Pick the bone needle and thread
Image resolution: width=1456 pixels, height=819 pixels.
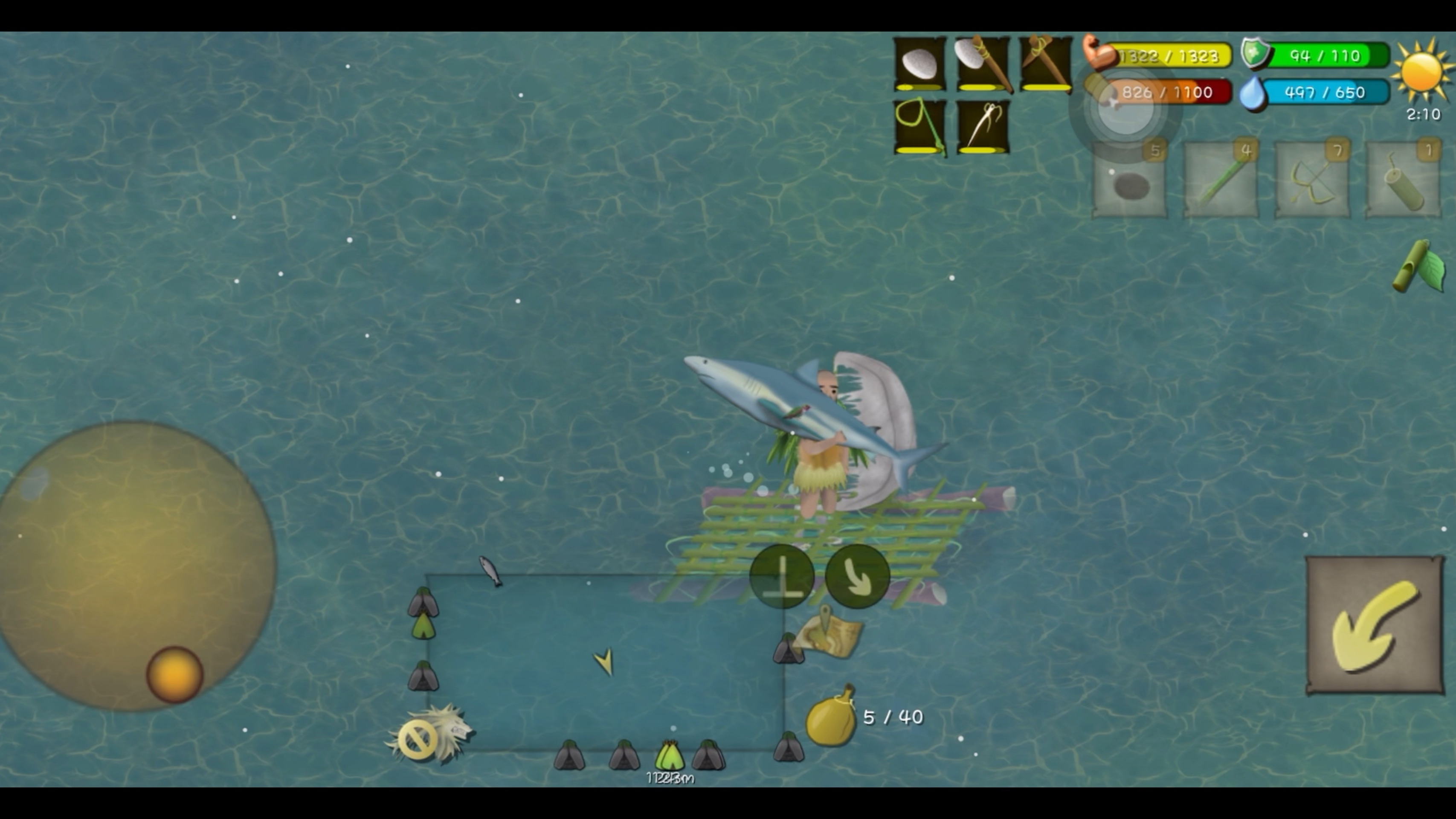pyautogui.click(x=982, y=126)
